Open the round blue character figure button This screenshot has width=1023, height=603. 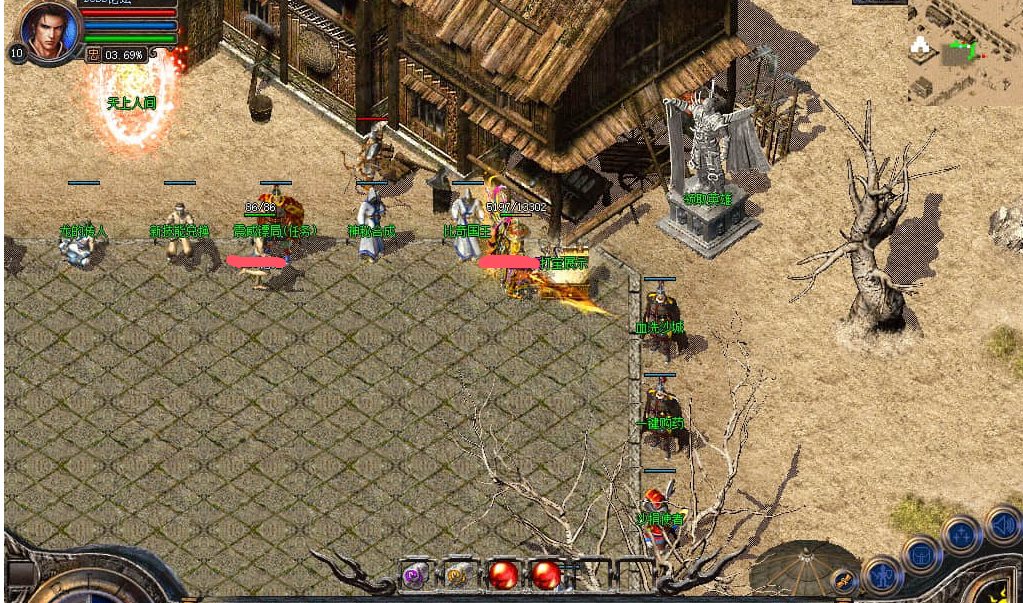(x=882, y=575)
